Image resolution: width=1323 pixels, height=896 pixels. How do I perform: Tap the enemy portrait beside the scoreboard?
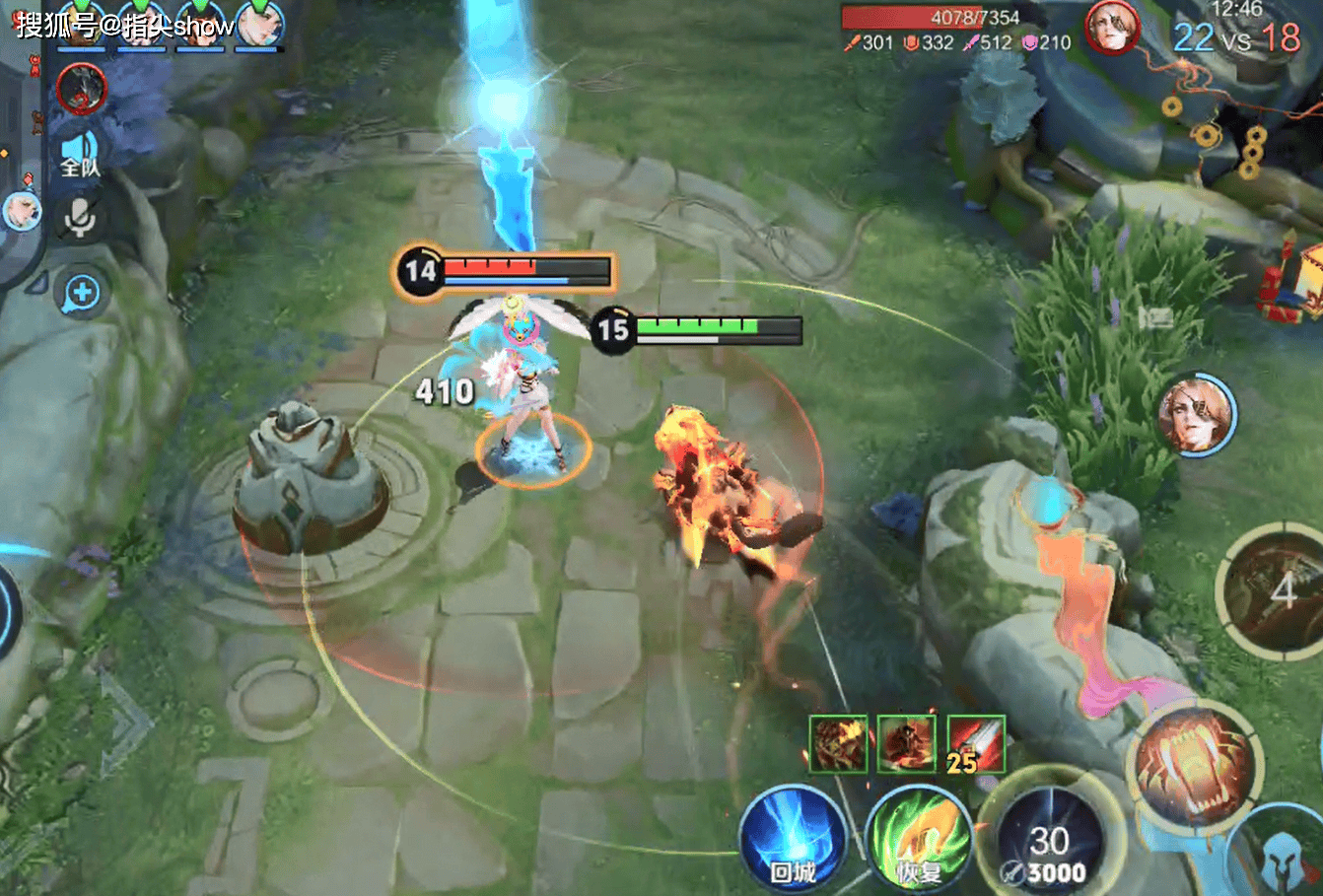coord(1112,29)
